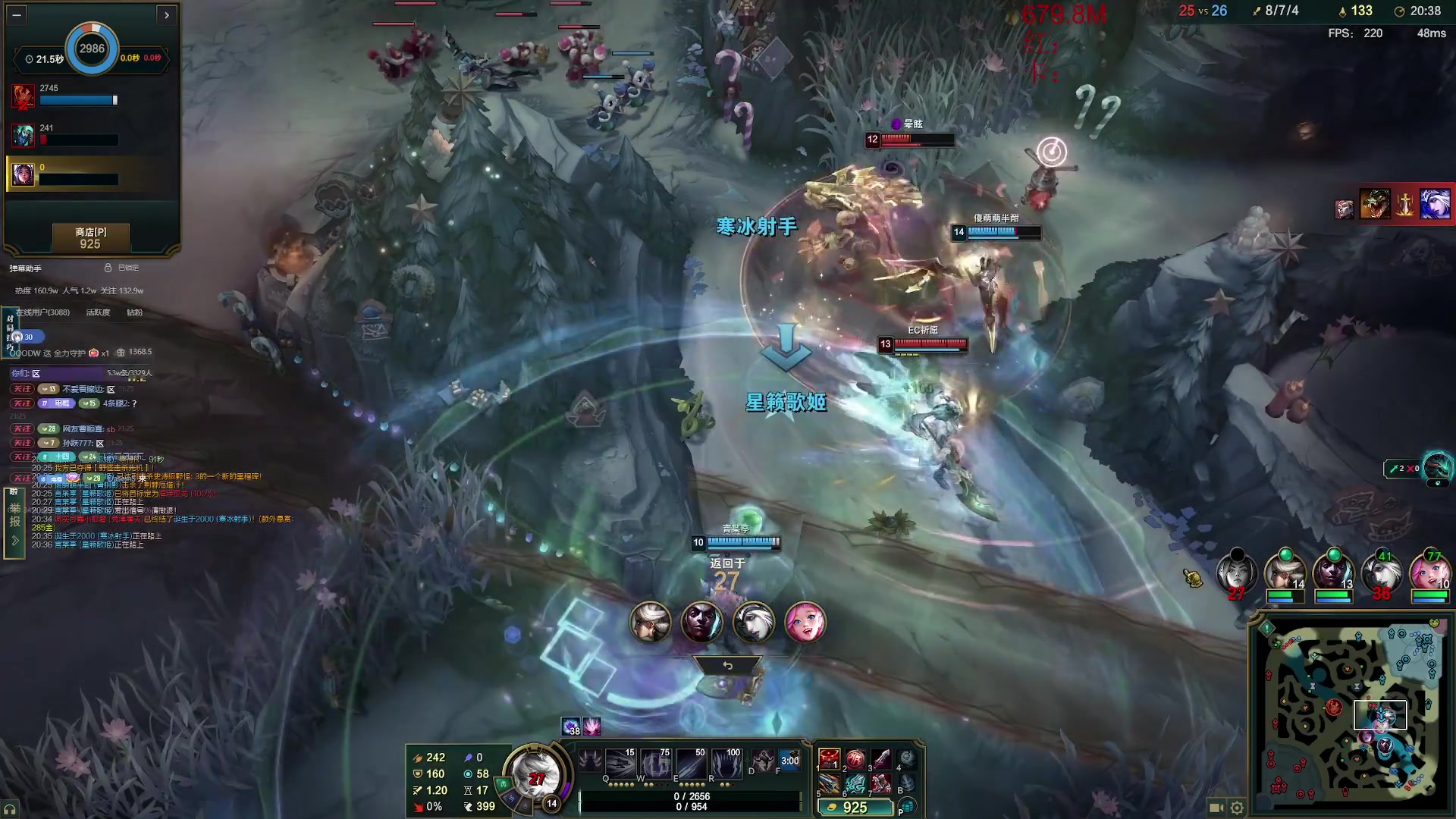Click the F summoner spell on cooldown
The width and height of the screenshot is (1456, 819).
(789, 761)
